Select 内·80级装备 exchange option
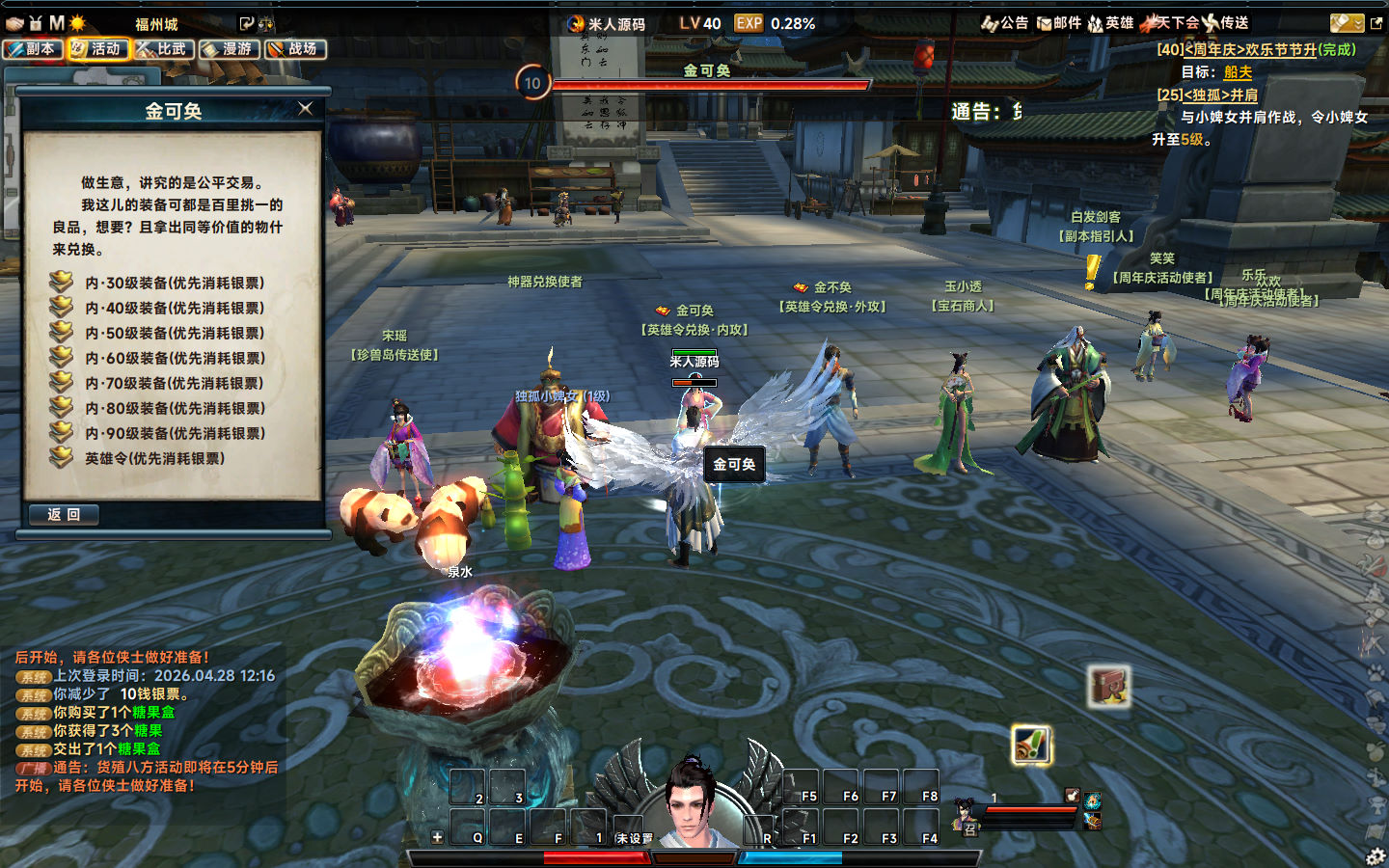Image resolution: width=1389 pixels, height=868 pixels. point(174,408)
